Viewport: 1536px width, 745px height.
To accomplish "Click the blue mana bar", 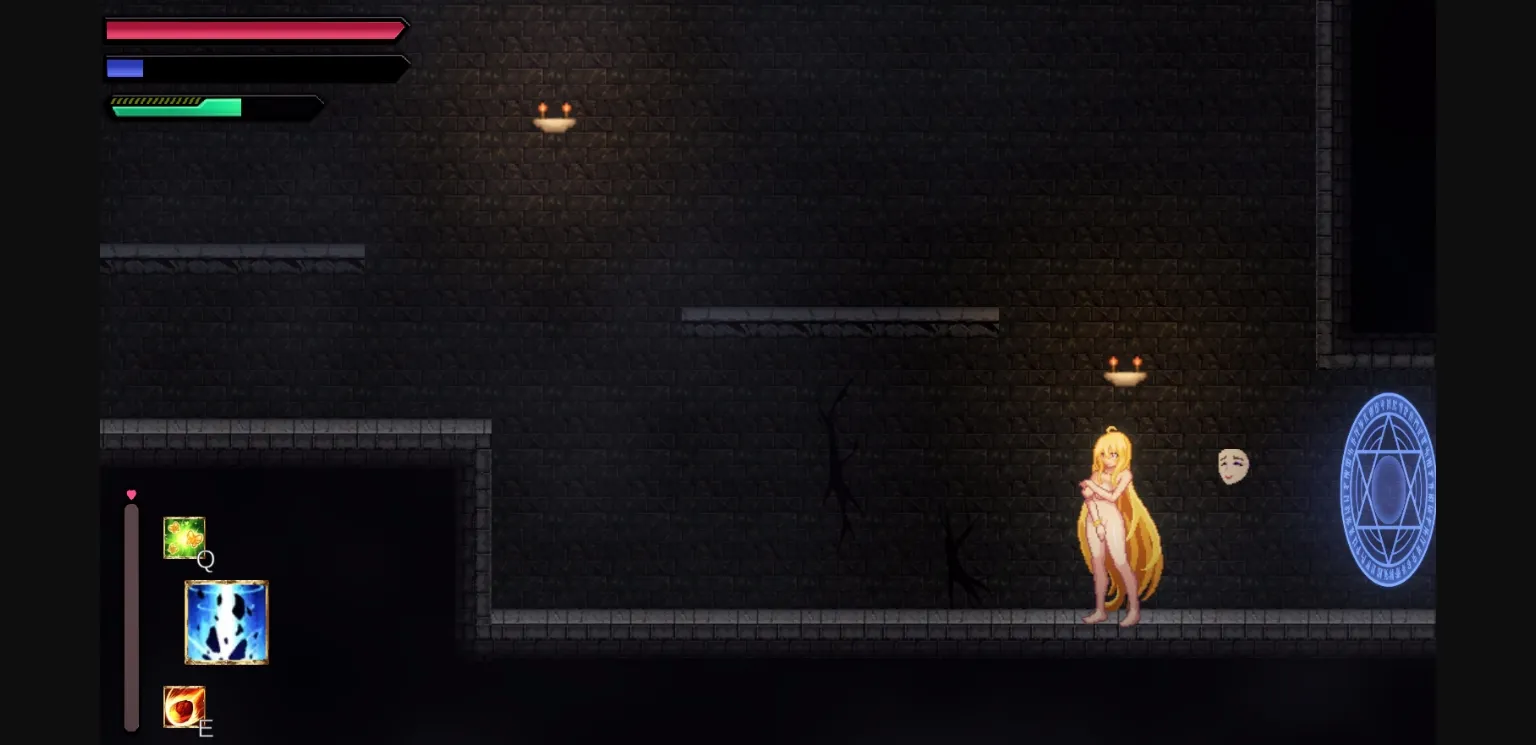I will [x=125, y=68].
